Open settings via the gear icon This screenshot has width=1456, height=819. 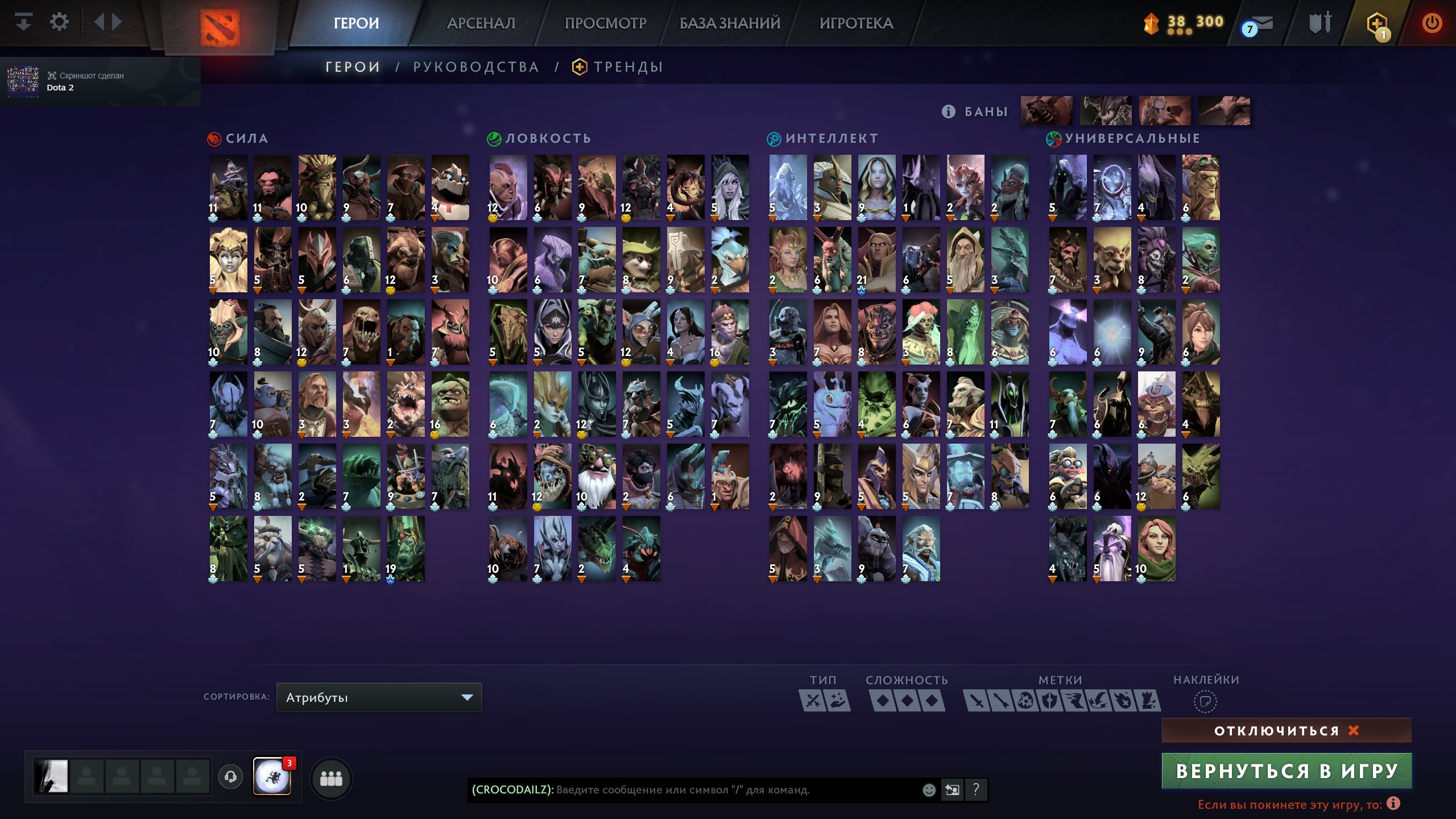59,21
